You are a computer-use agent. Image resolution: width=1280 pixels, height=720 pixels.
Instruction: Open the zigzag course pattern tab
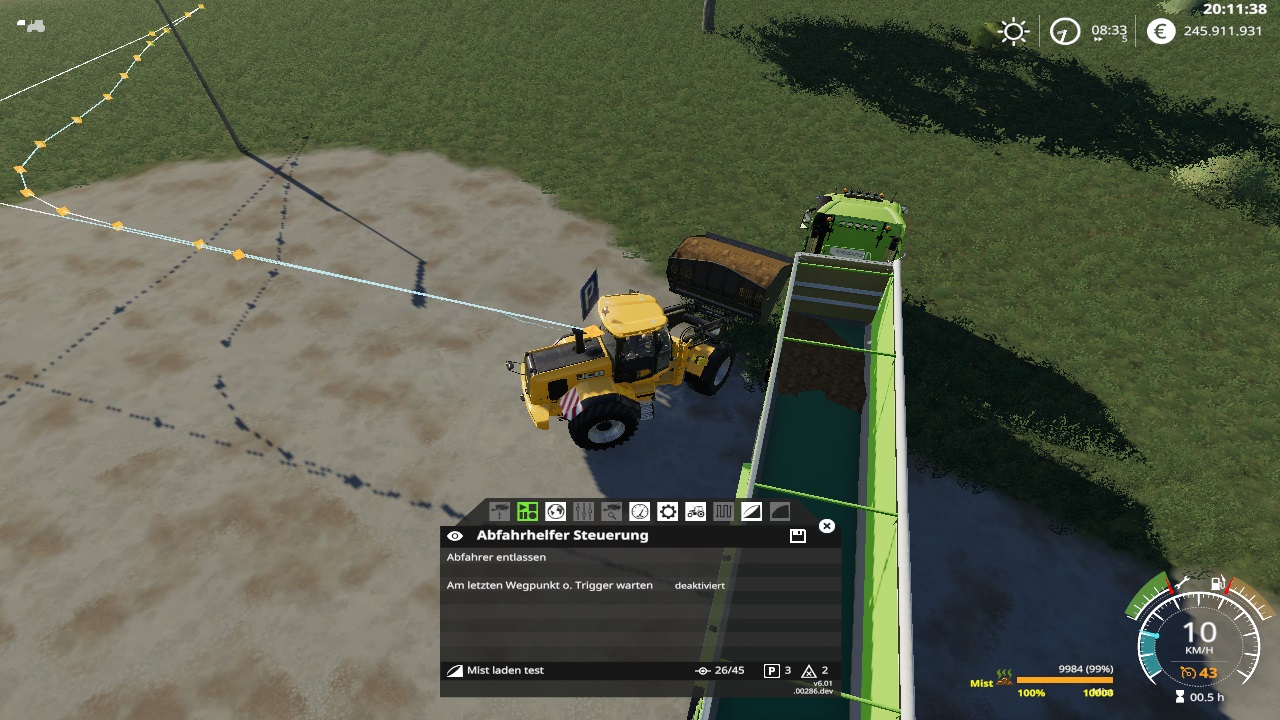723,512
